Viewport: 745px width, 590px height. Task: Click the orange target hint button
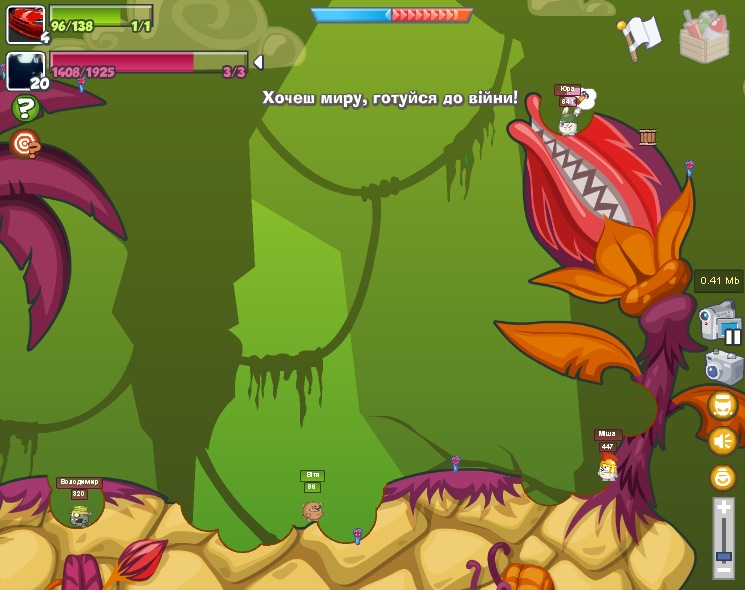[25, 145]
